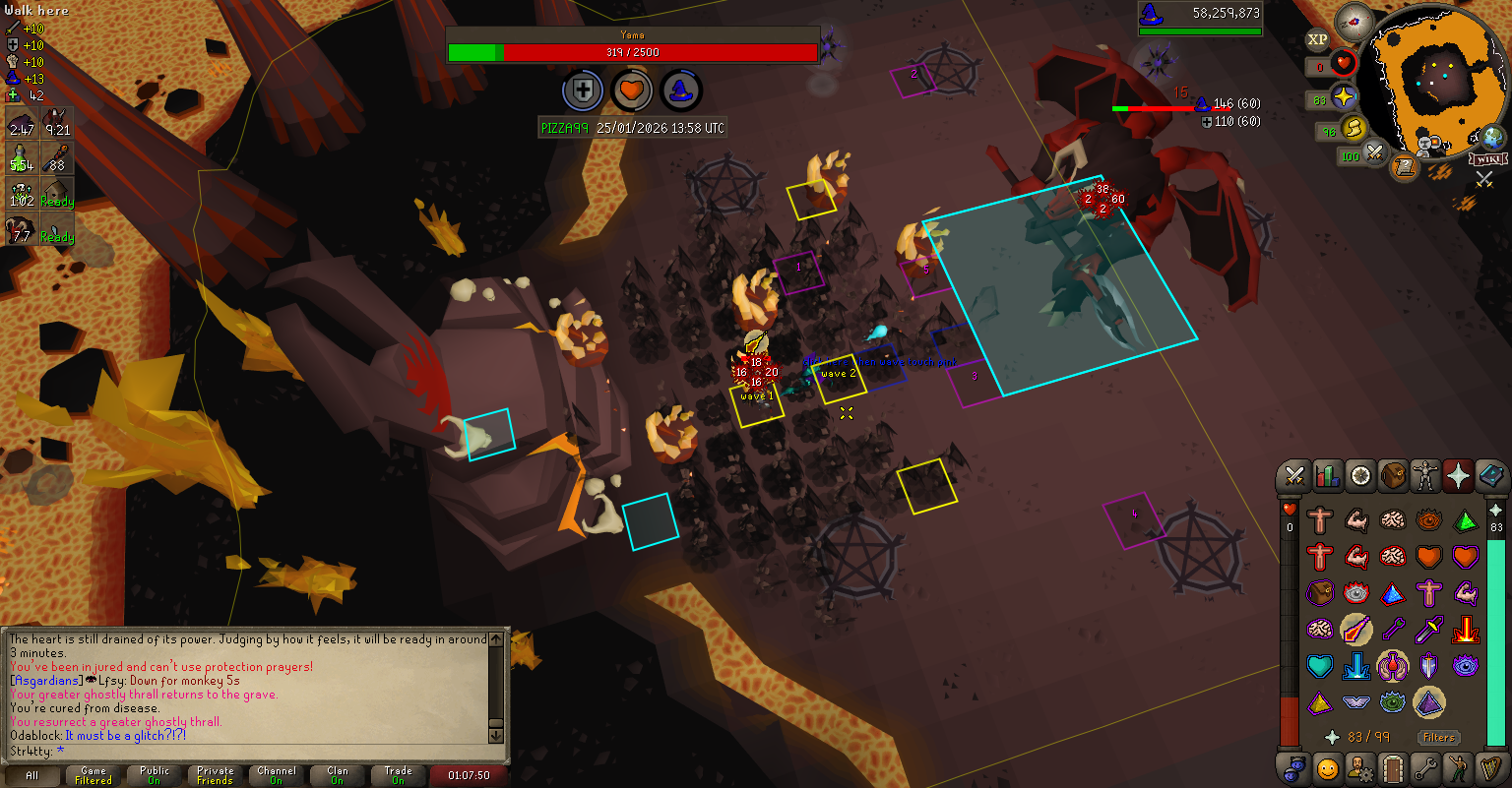Toggle run energy boot orb
Image resolution: width=1512 pixels, height=788 pixels.
[x=1354, y=128]
